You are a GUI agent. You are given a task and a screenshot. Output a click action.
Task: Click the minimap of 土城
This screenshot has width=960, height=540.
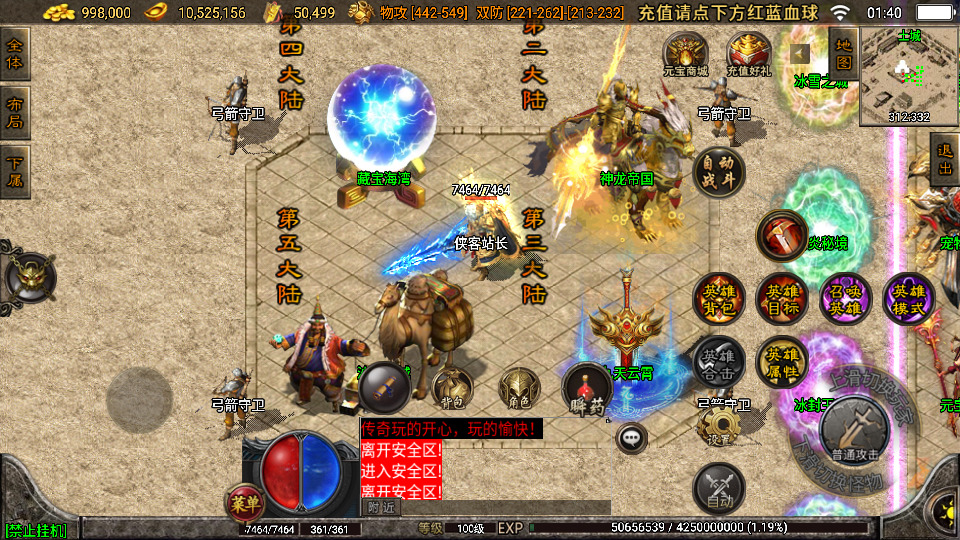pyautogui.click(x=908, y=75)
